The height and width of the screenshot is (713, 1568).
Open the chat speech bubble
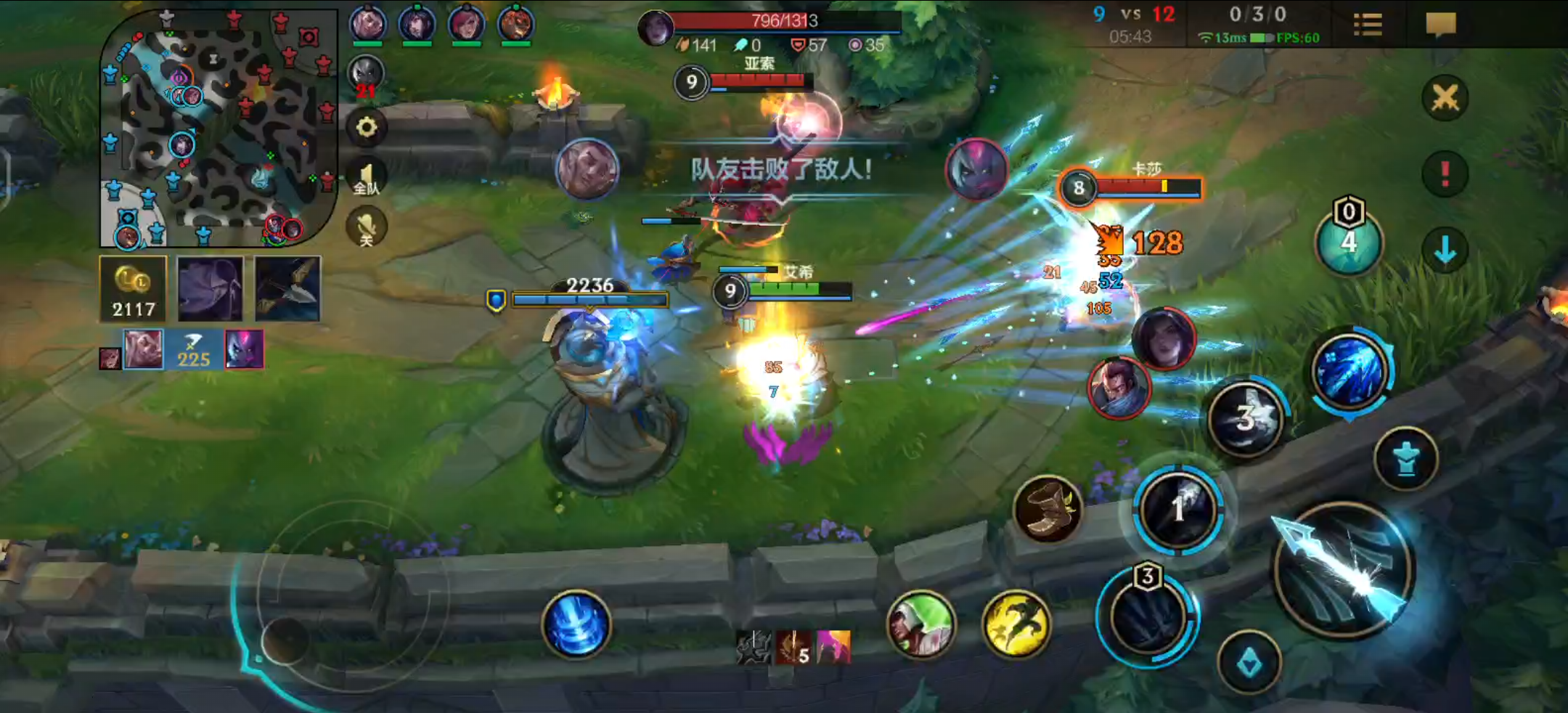point(1440,25)
